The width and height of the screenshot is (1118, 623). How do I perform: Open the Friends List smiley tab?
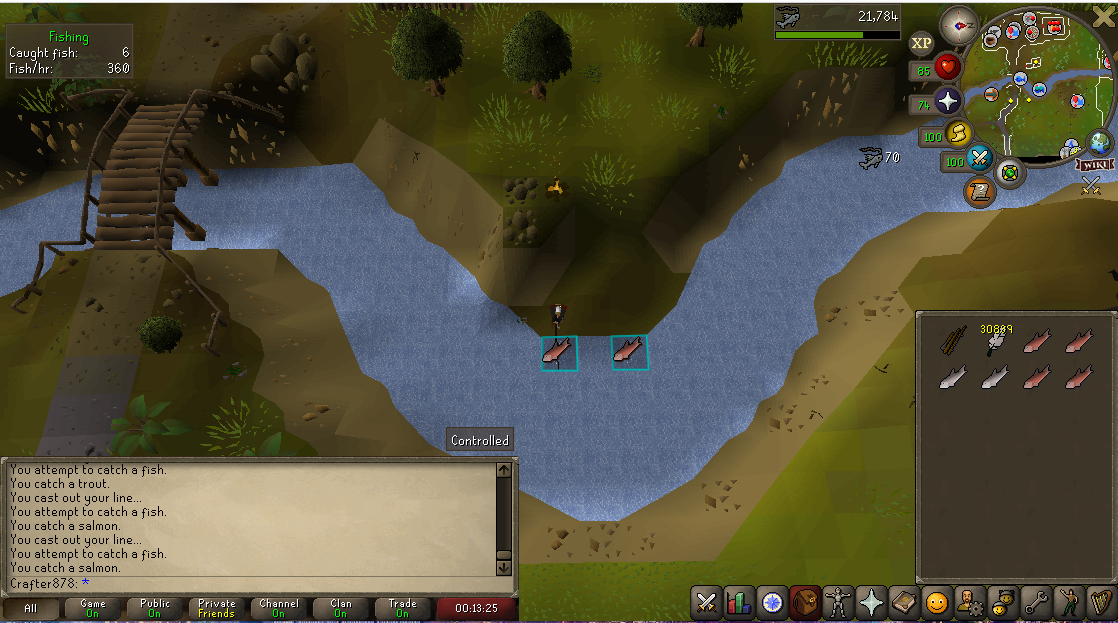pos(936,603)
